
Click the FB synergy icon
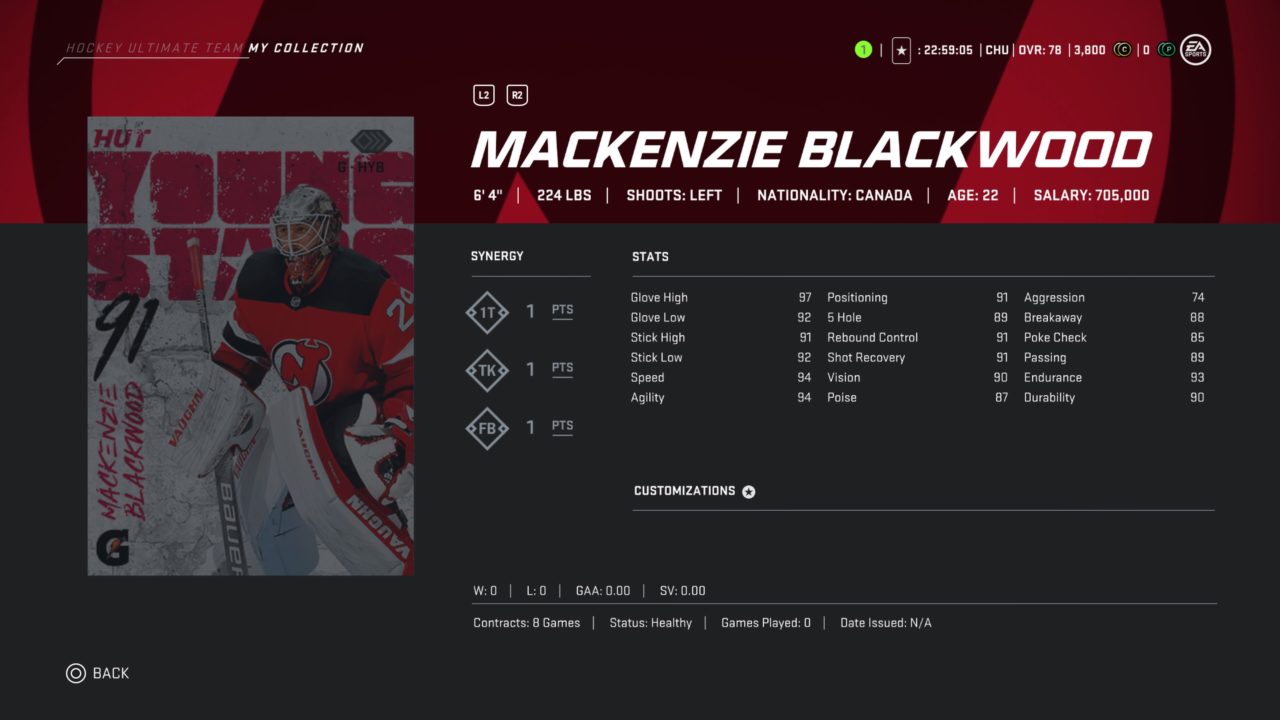coord(487,428)
